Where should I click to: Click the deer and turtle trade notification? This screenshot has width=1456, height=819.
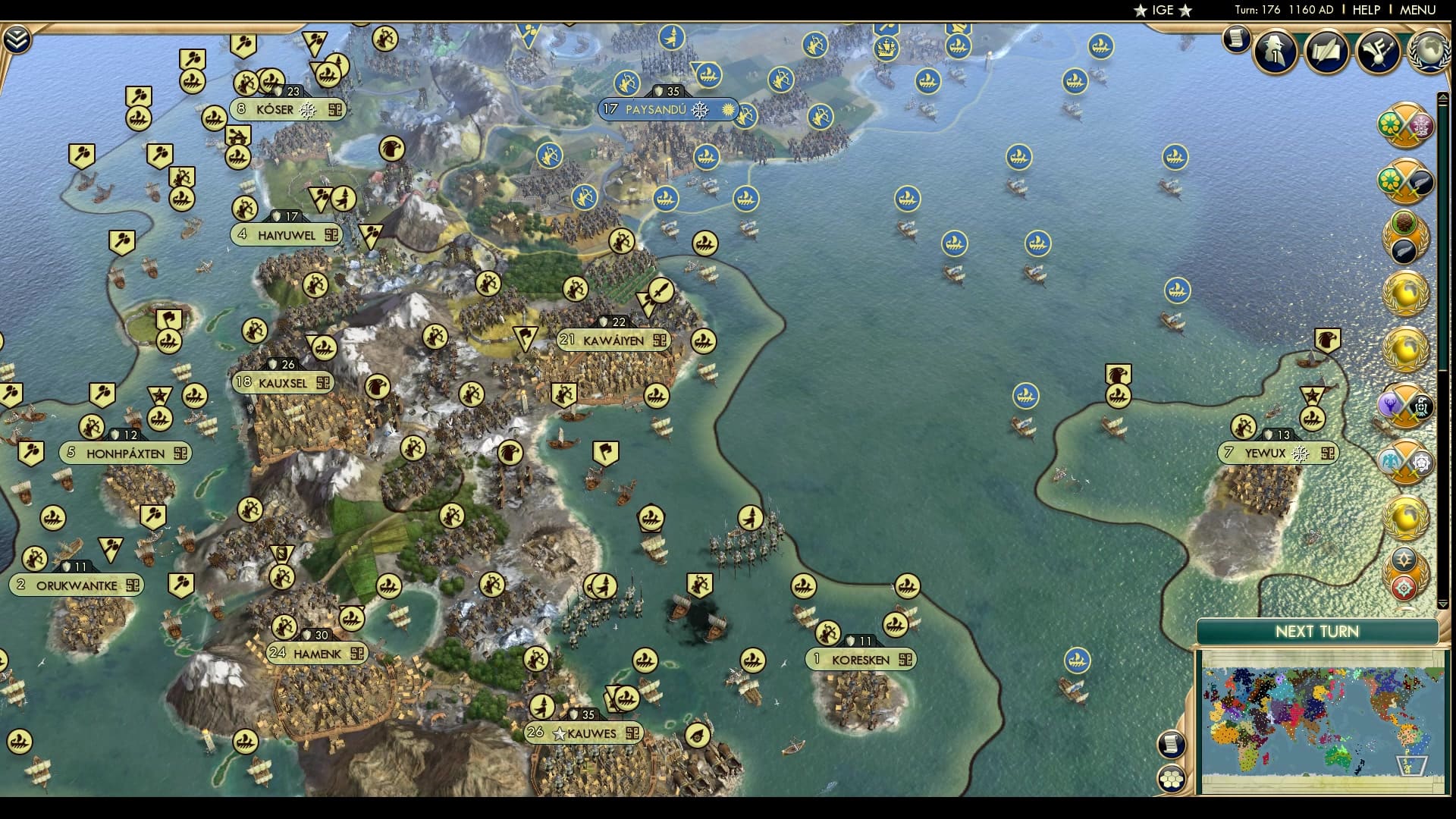coord(1407,406)
